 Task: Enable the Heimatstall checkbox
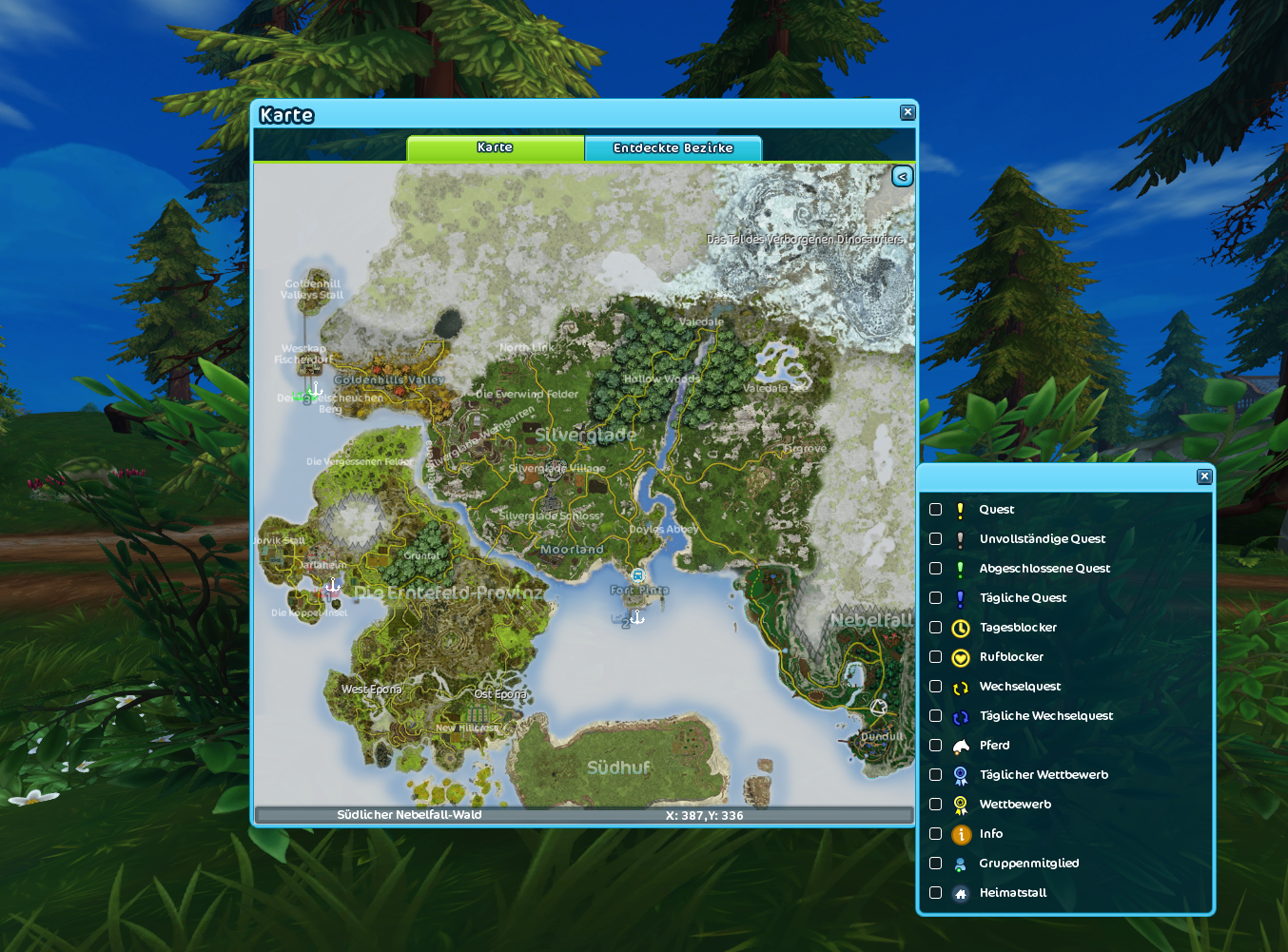(936, 893)
